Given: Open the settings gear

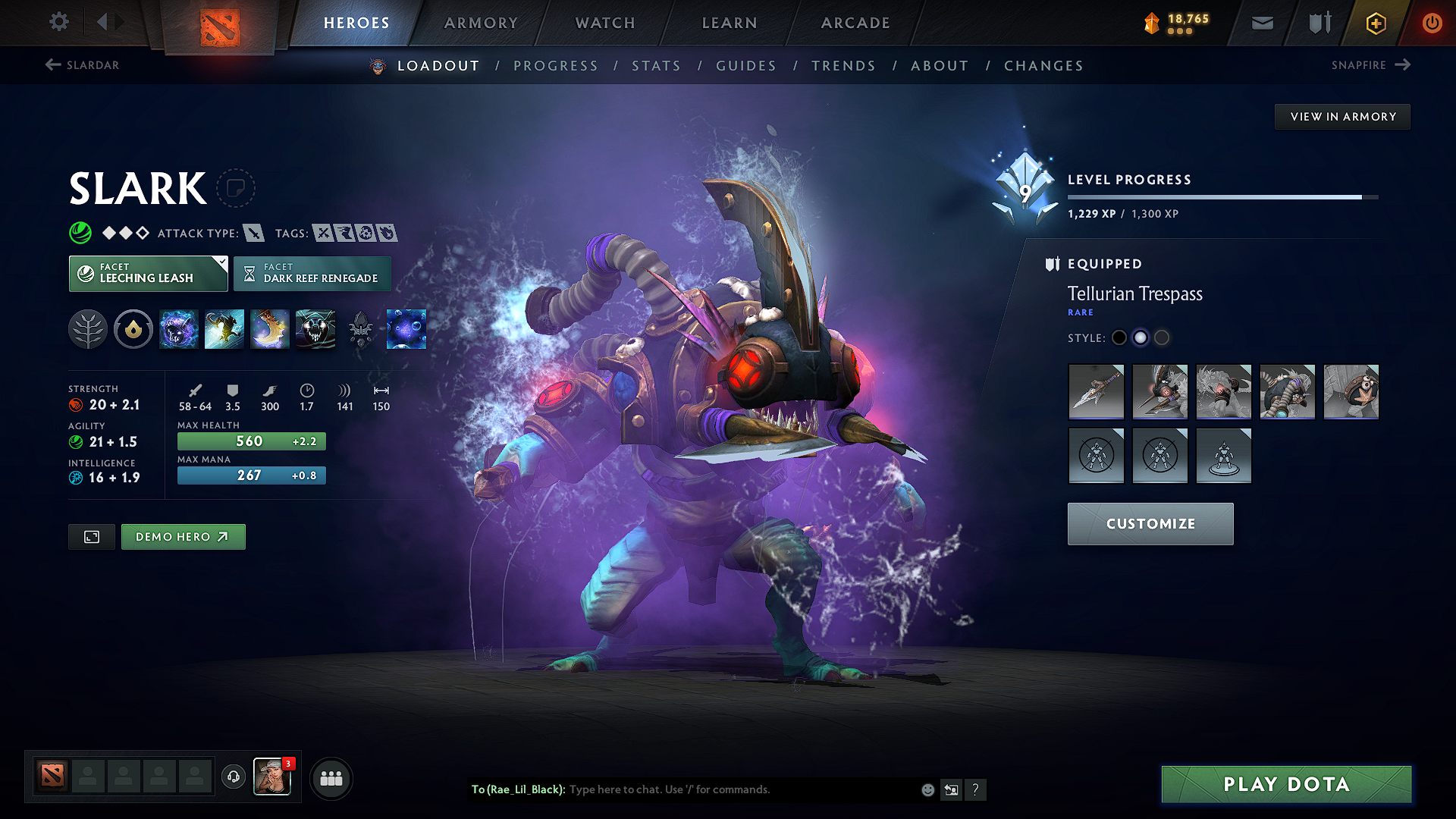Looking at the screenshot, I should tap(58, 23).
